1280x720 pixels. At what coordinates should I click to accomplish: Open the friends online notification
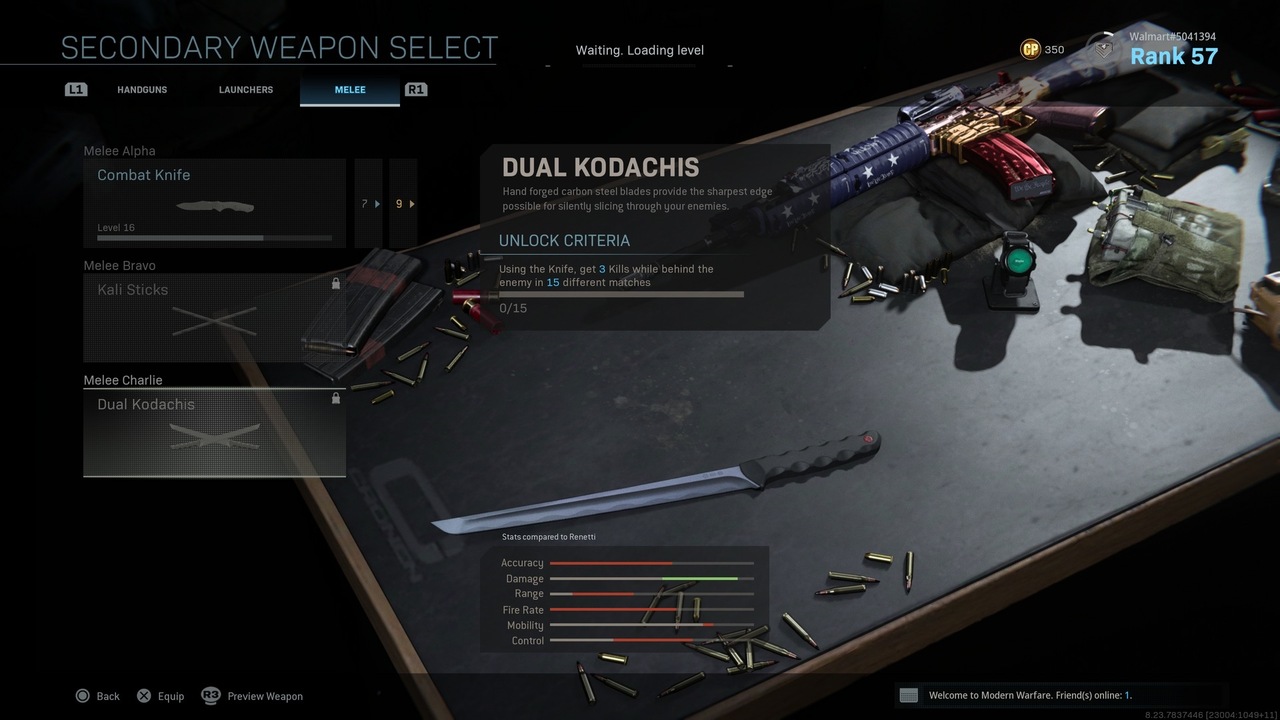(x=1030, y=695)
